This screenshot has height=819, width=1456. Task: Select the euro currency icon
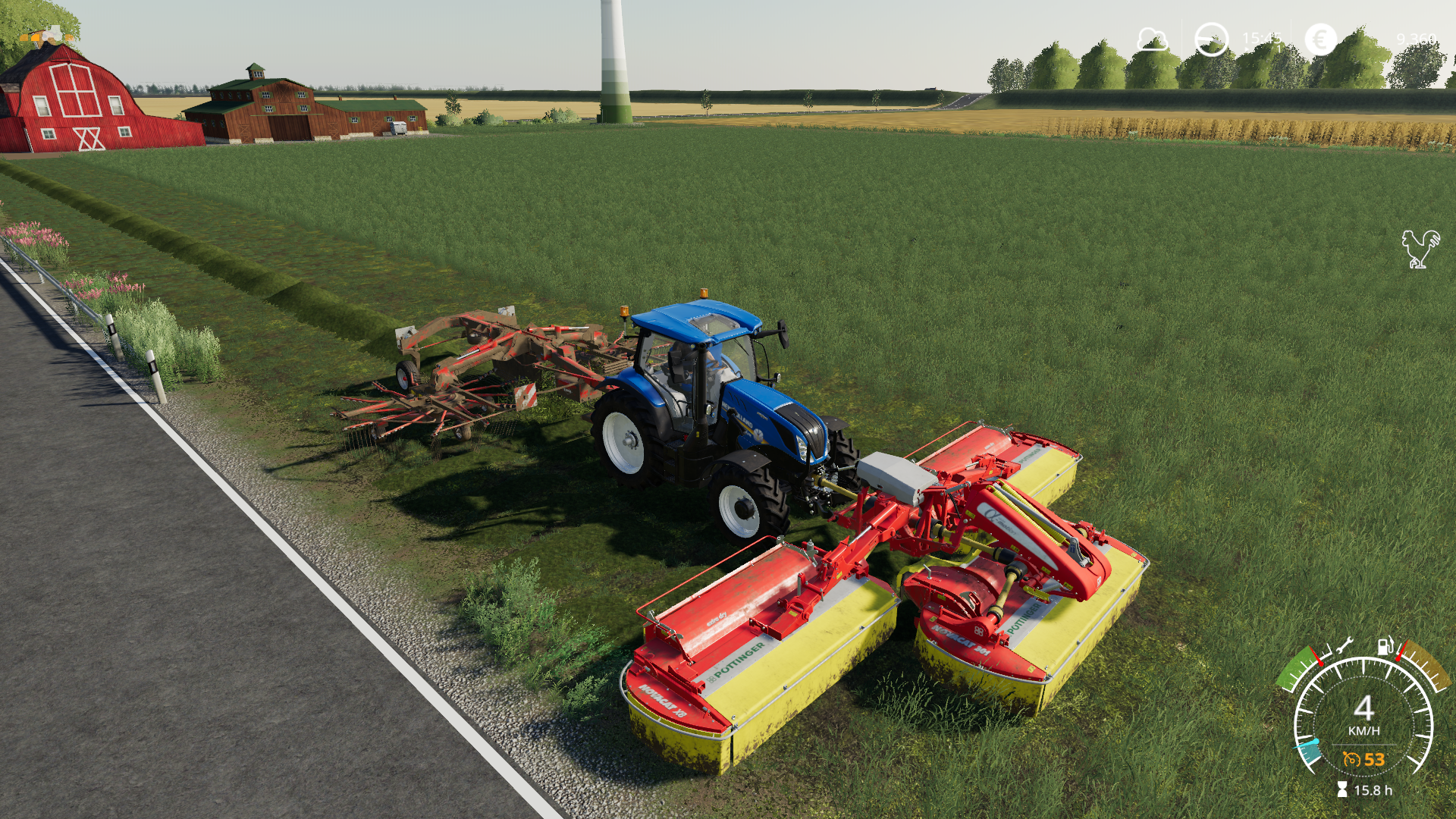click(1320, 38)
